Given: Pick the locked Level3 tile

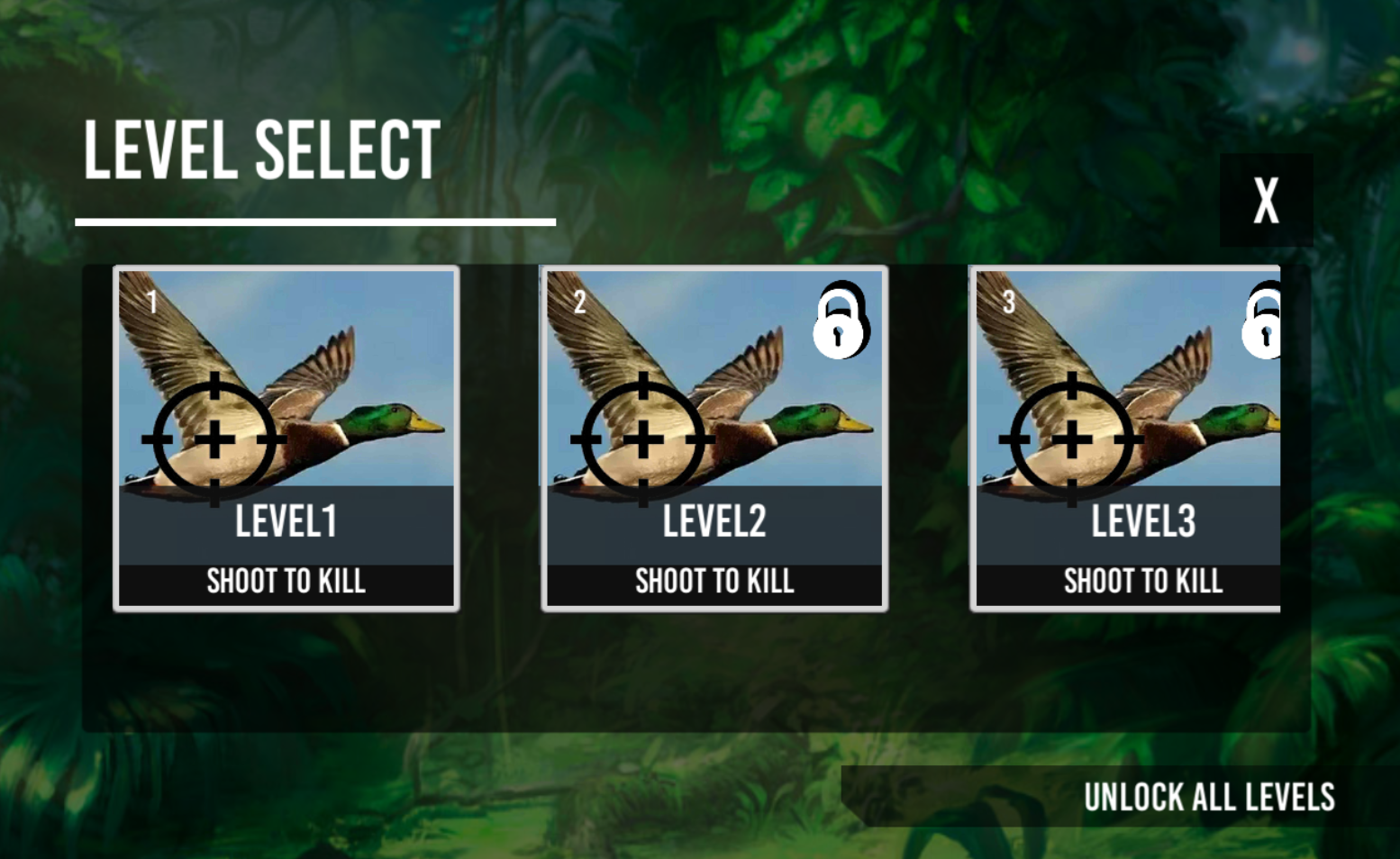Looking at the screenshot, I should click(1126, 439).
